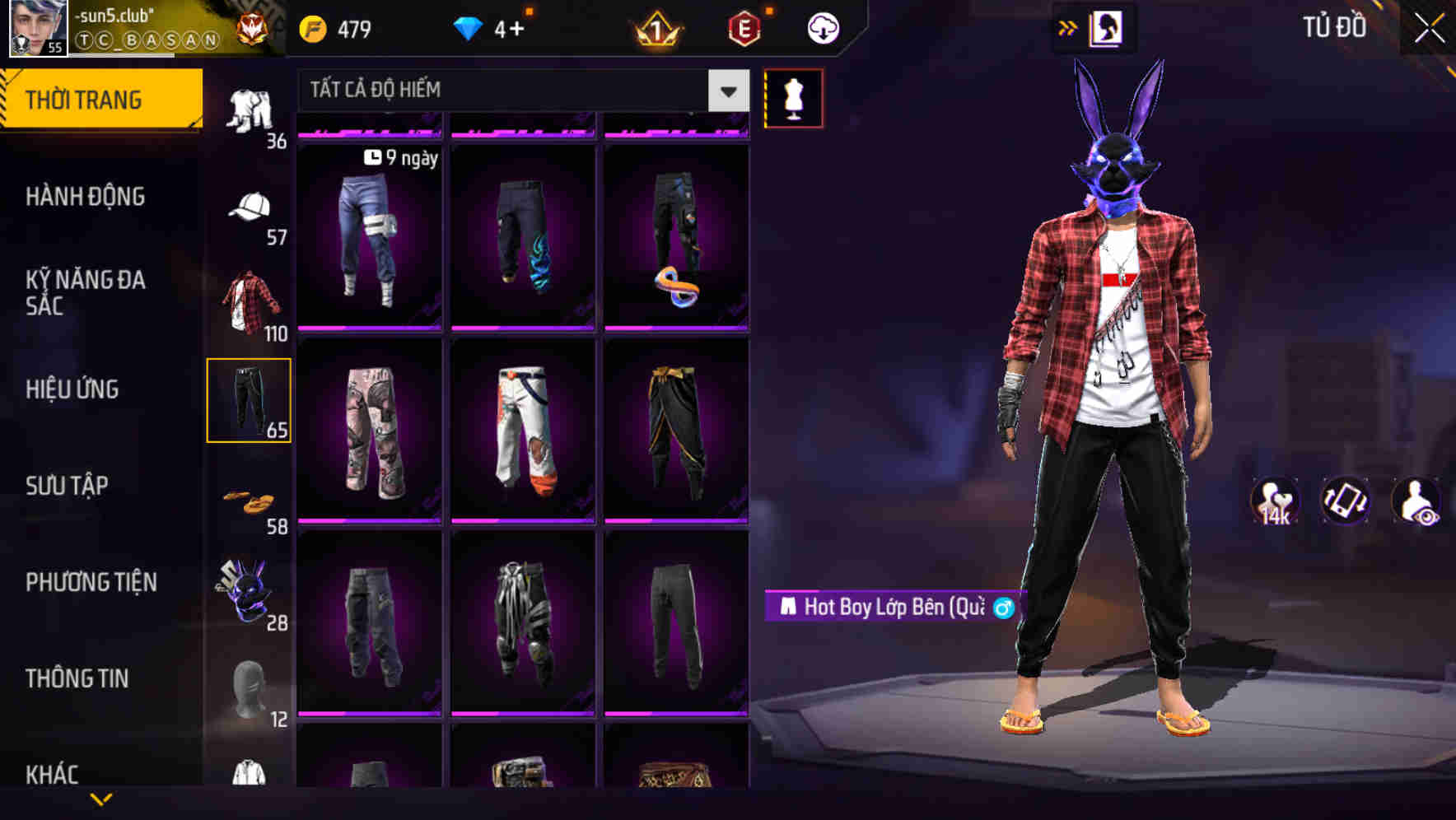Switch to the HIỆU ỨNG tab
Screen dimensions: 1456x820
tap(72, 389)
